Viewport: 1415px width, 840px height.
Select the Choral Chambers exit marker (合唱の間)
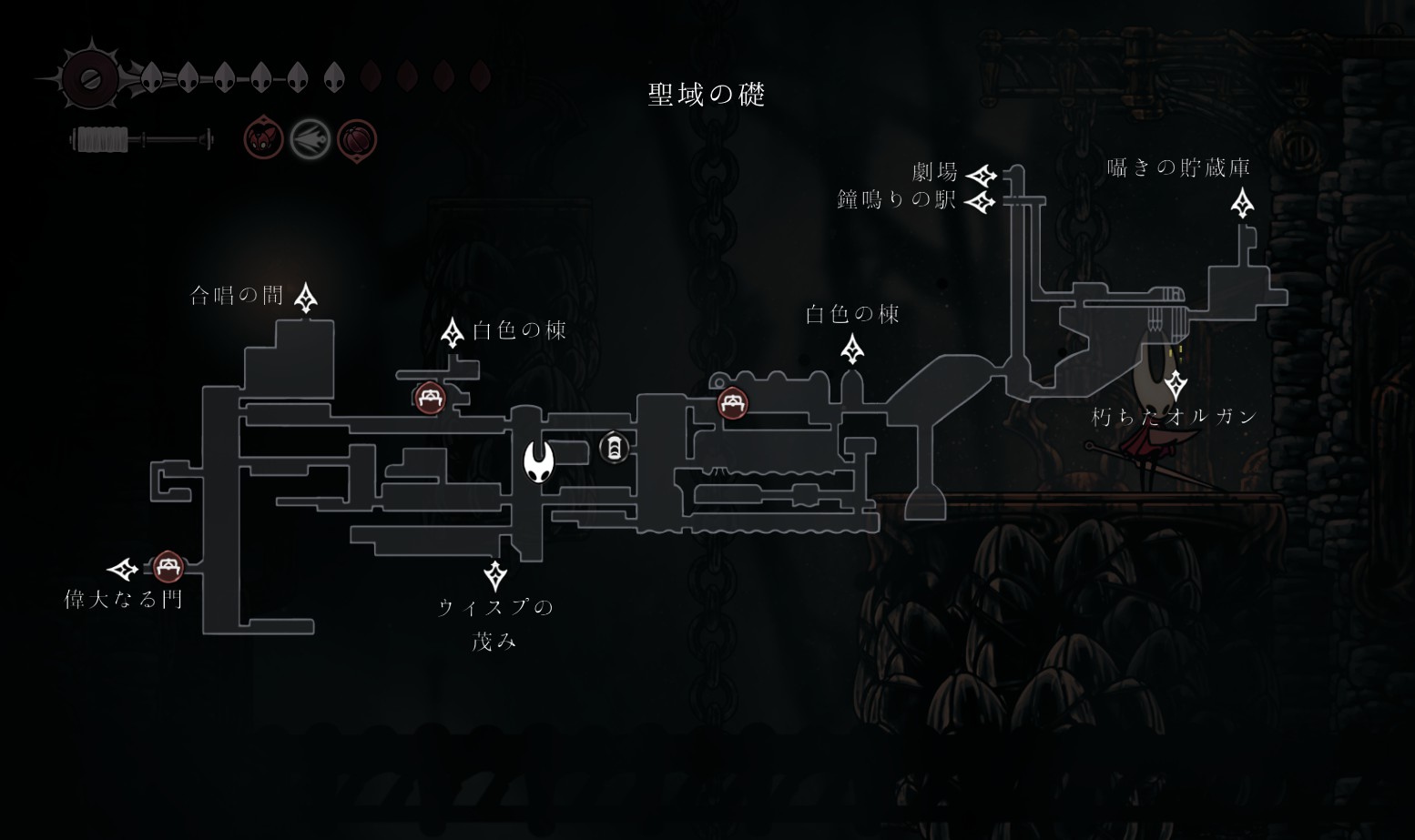click(x=306, y=298)
